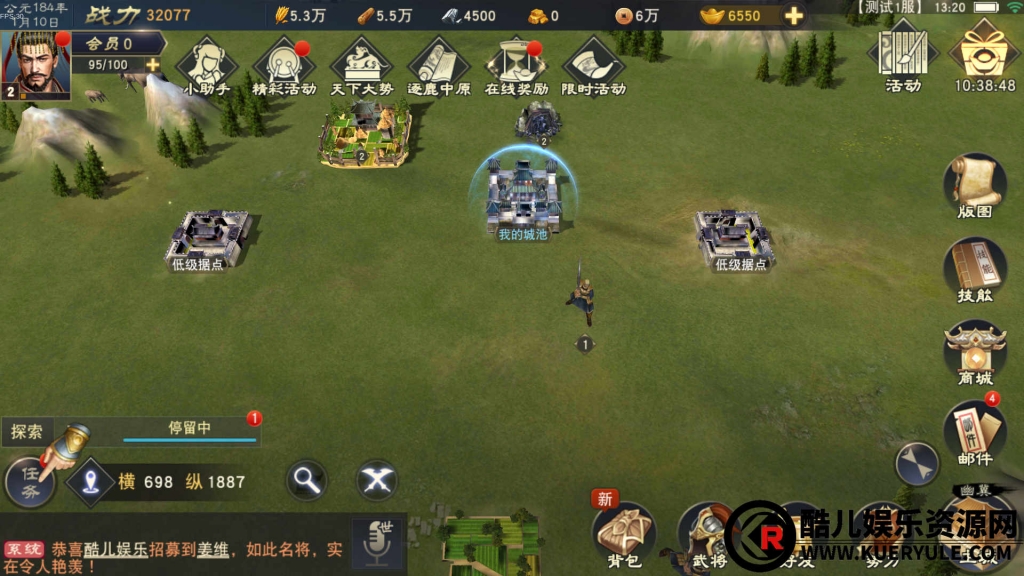Screen dimensions: 1024x576
Task: Claim 在线奖励 hourglass online reward
Action: point(516,64)
